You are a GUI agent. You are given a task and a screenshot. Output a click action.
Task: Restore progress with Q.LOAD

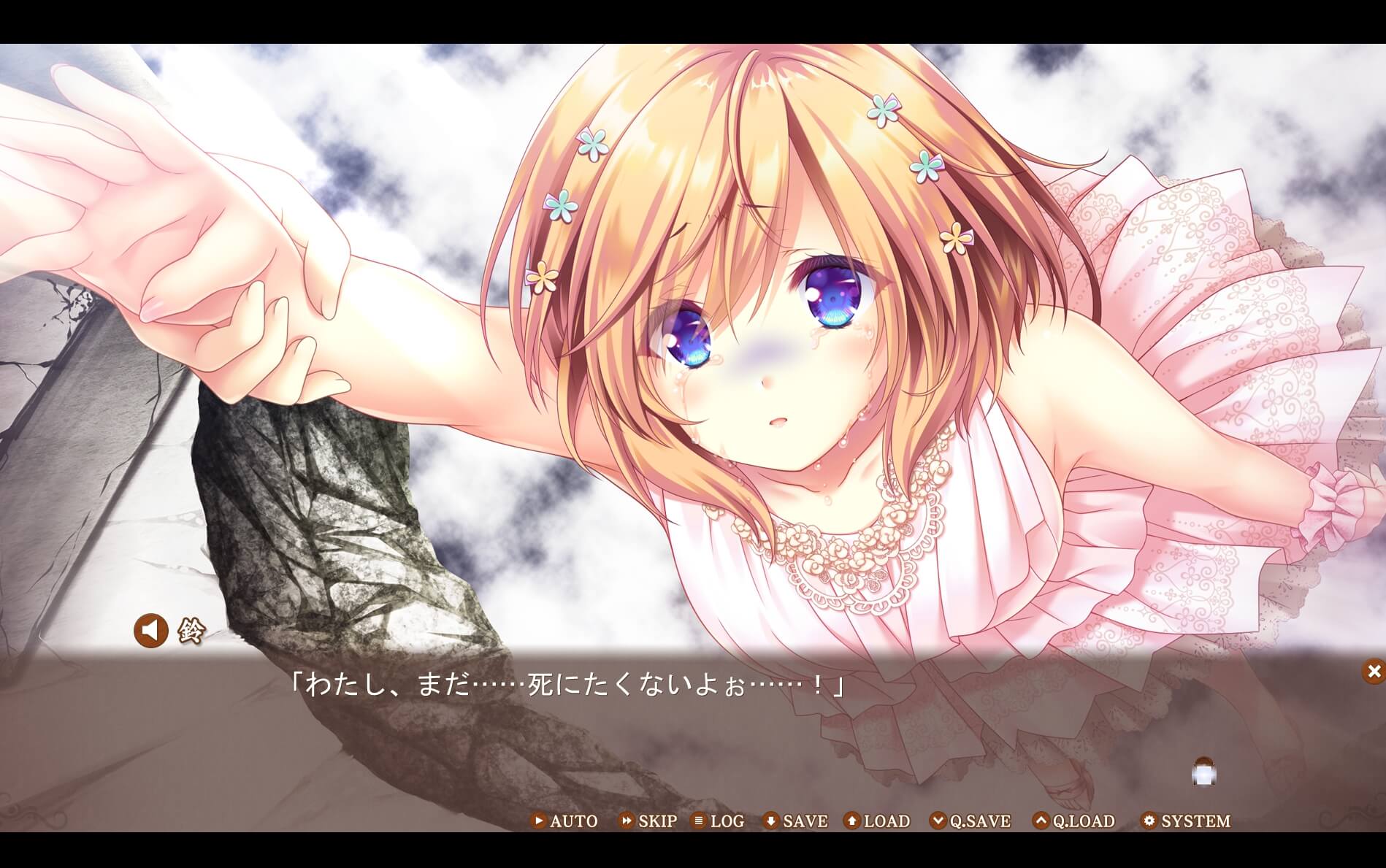click(x=1080, y=821)
